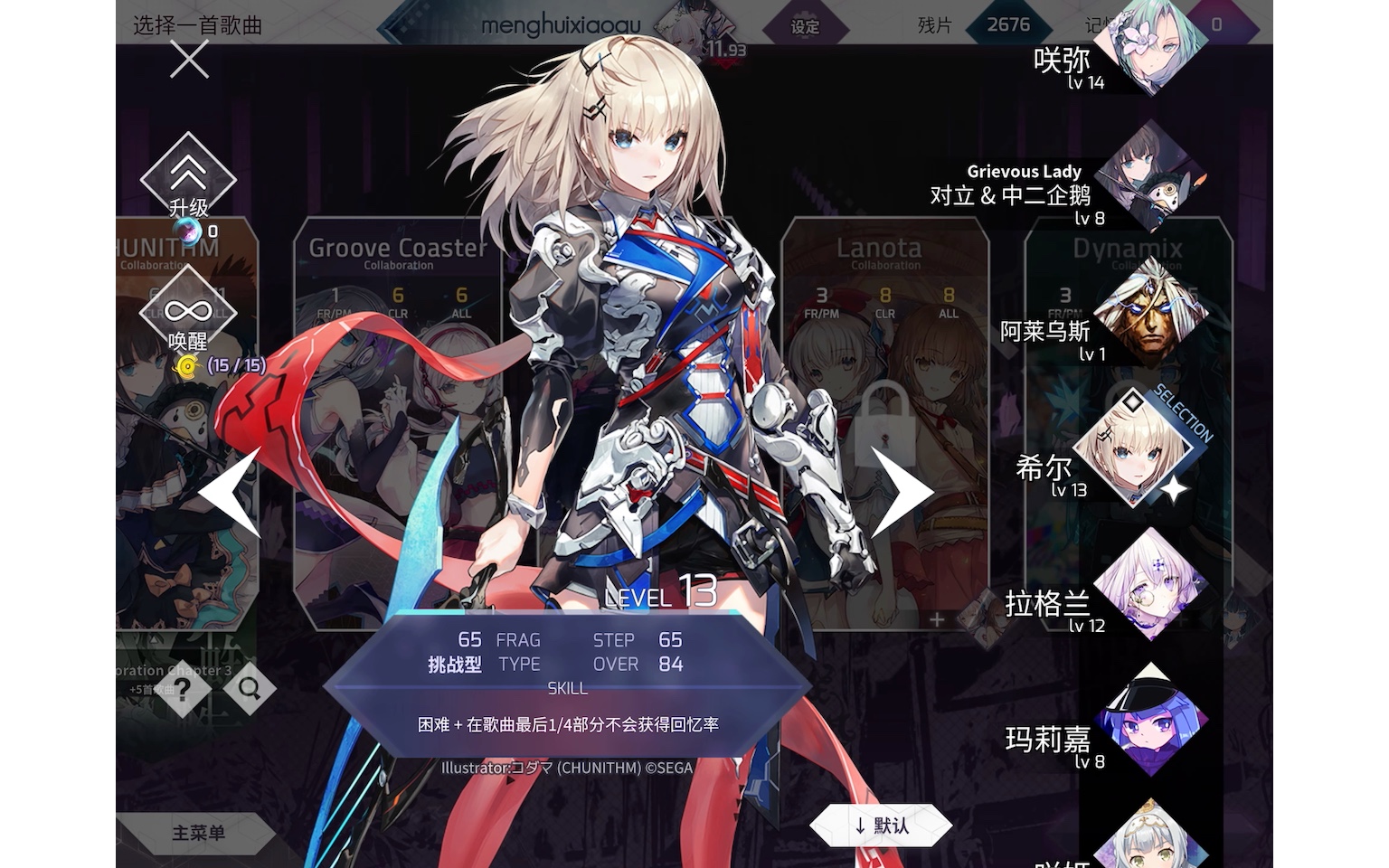Open the ↓ 默认 sort dropdown

(x=883, y=825)
